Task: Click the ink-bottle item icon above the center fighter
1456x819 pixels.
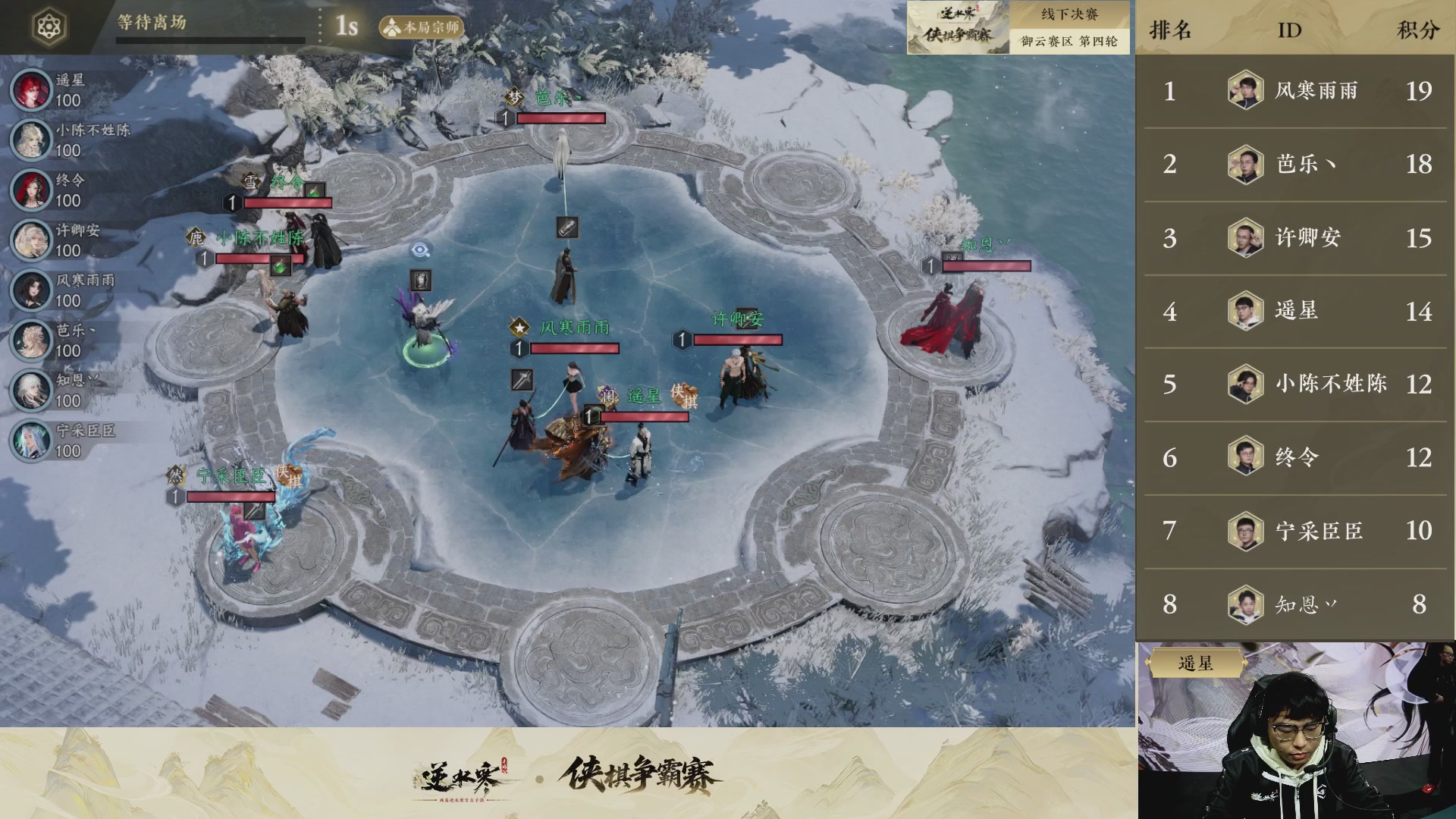Action: coord(567,227)
